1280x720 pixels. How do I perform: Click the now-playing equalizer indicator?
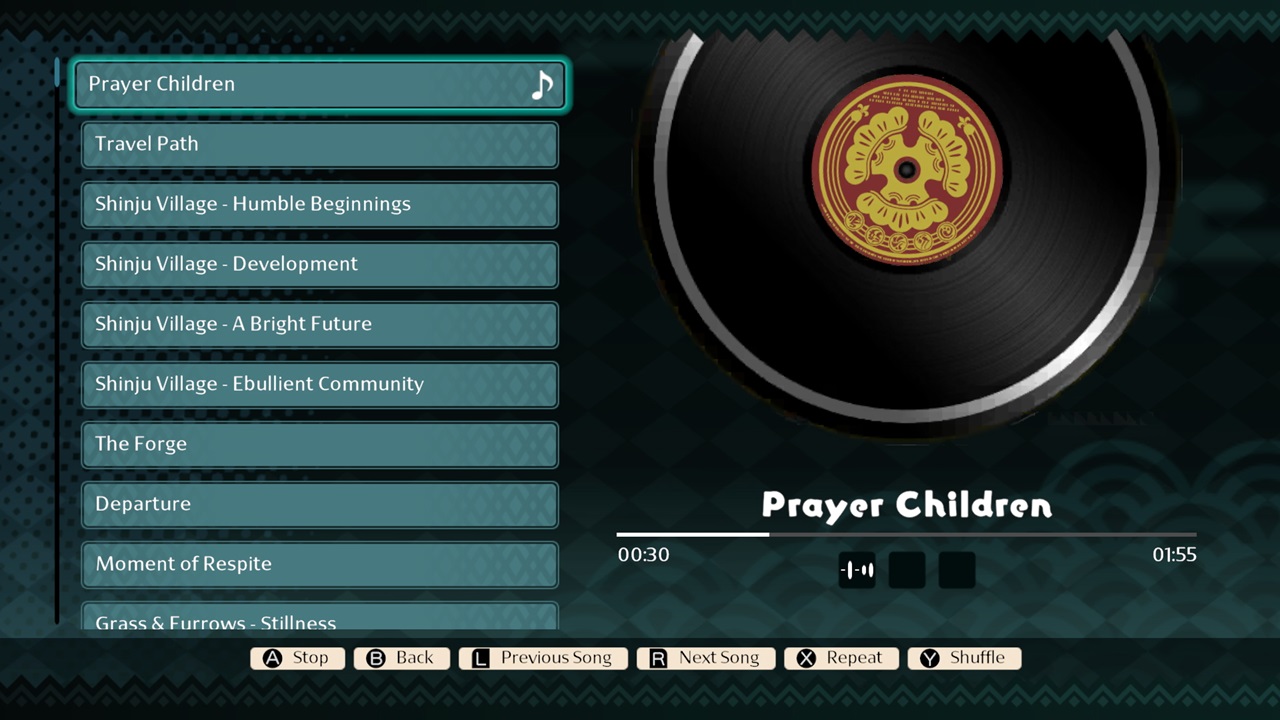coord(857,569)
